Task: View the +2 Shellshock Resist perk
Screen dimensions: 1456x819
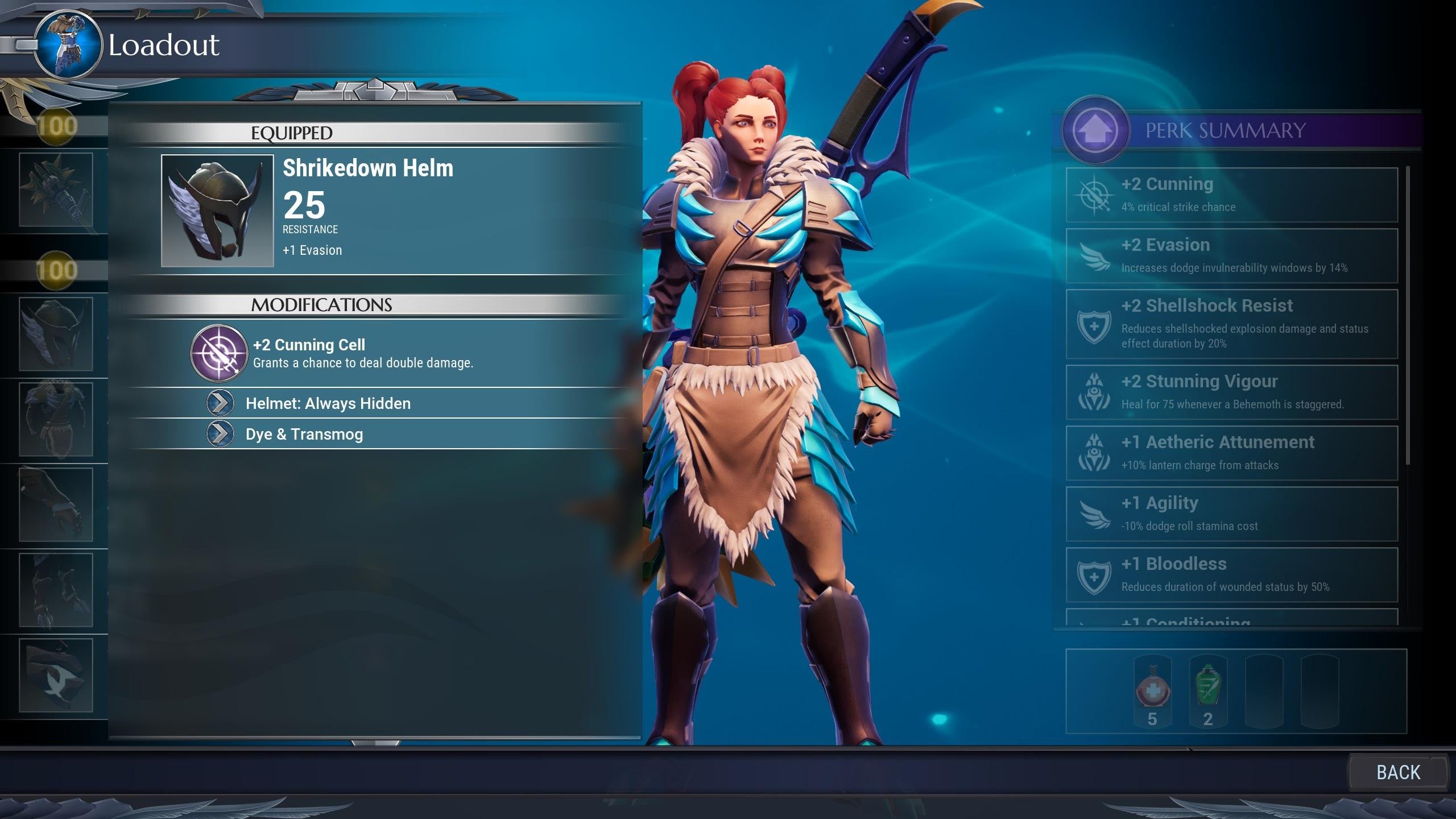Action: pyautogui.click(x=1231, y=324)
